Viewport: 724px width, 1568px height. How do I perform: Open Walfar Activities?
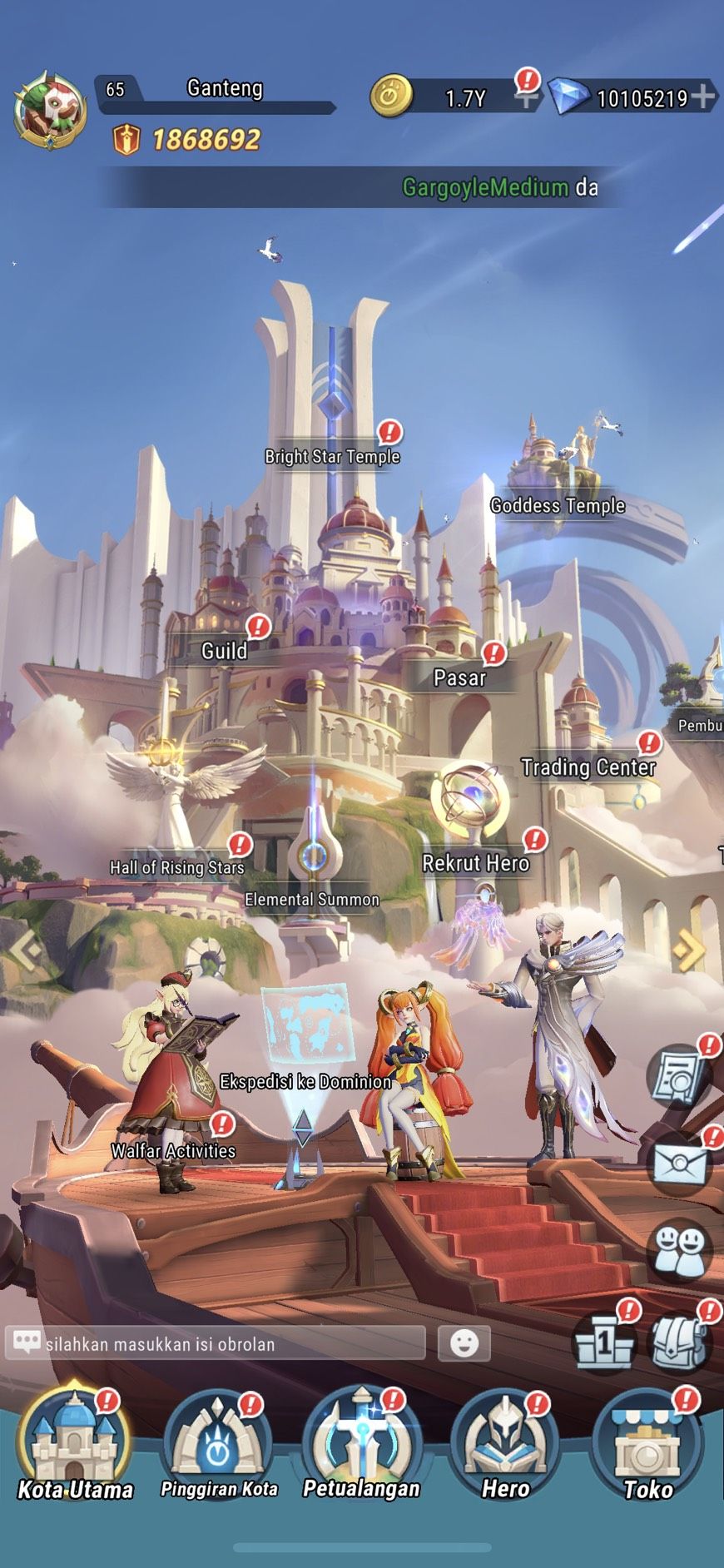click(173, 1150)
